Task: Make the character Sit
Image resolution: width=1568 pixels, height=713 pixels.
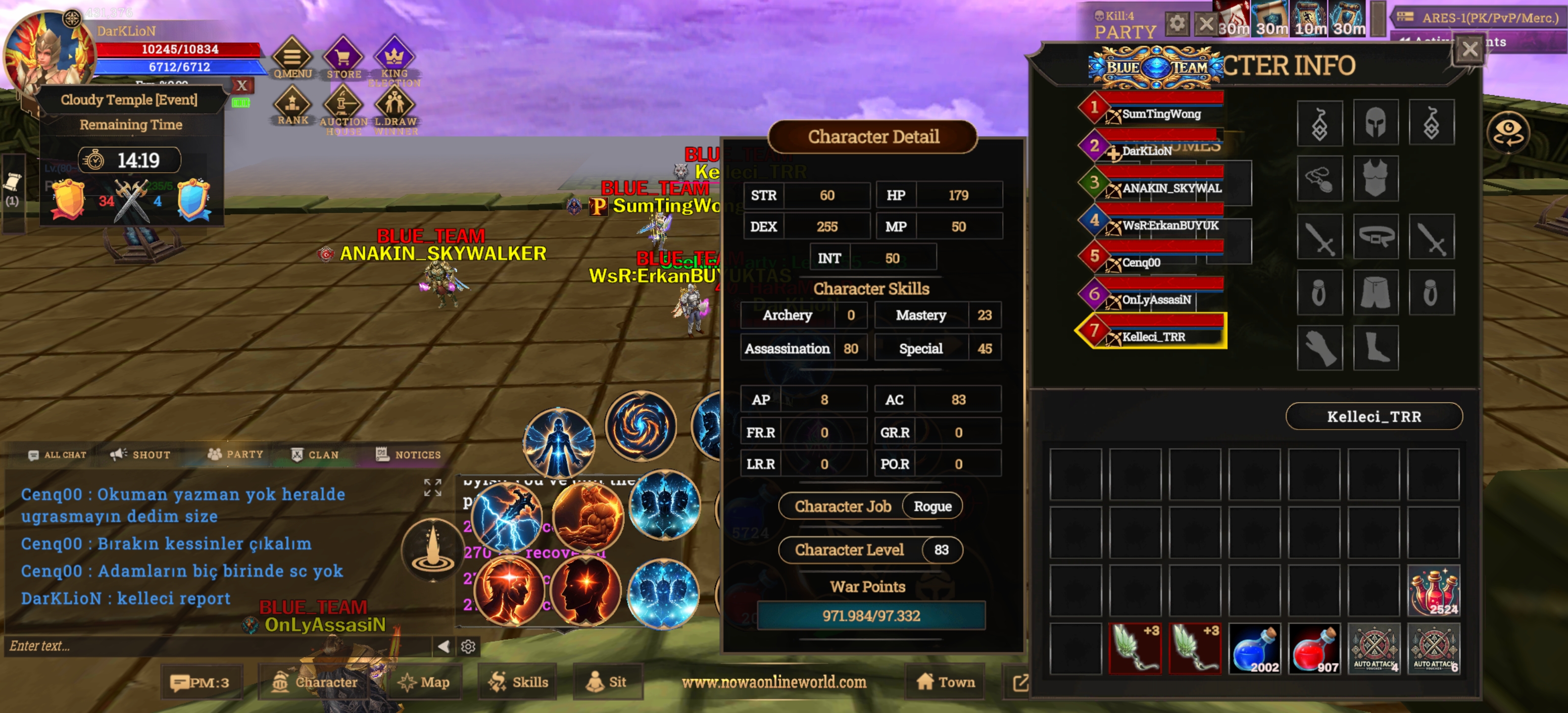Action: click(x=606, y=682)
